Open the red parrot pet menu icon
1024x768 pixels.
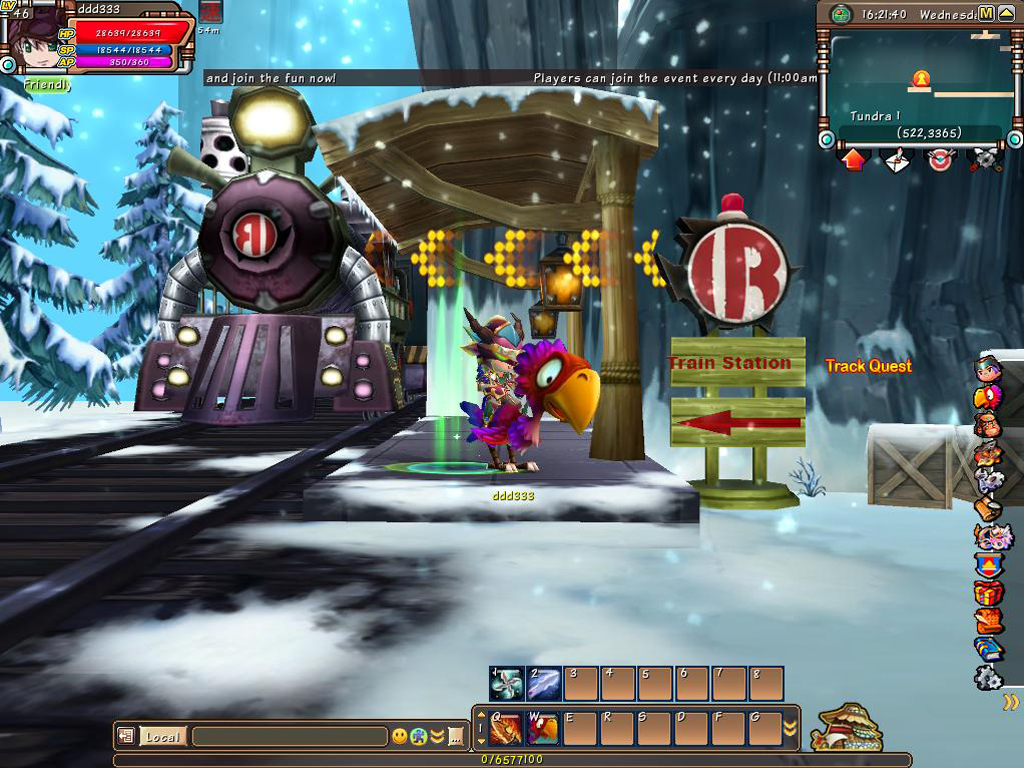click(x=988, y=397)
